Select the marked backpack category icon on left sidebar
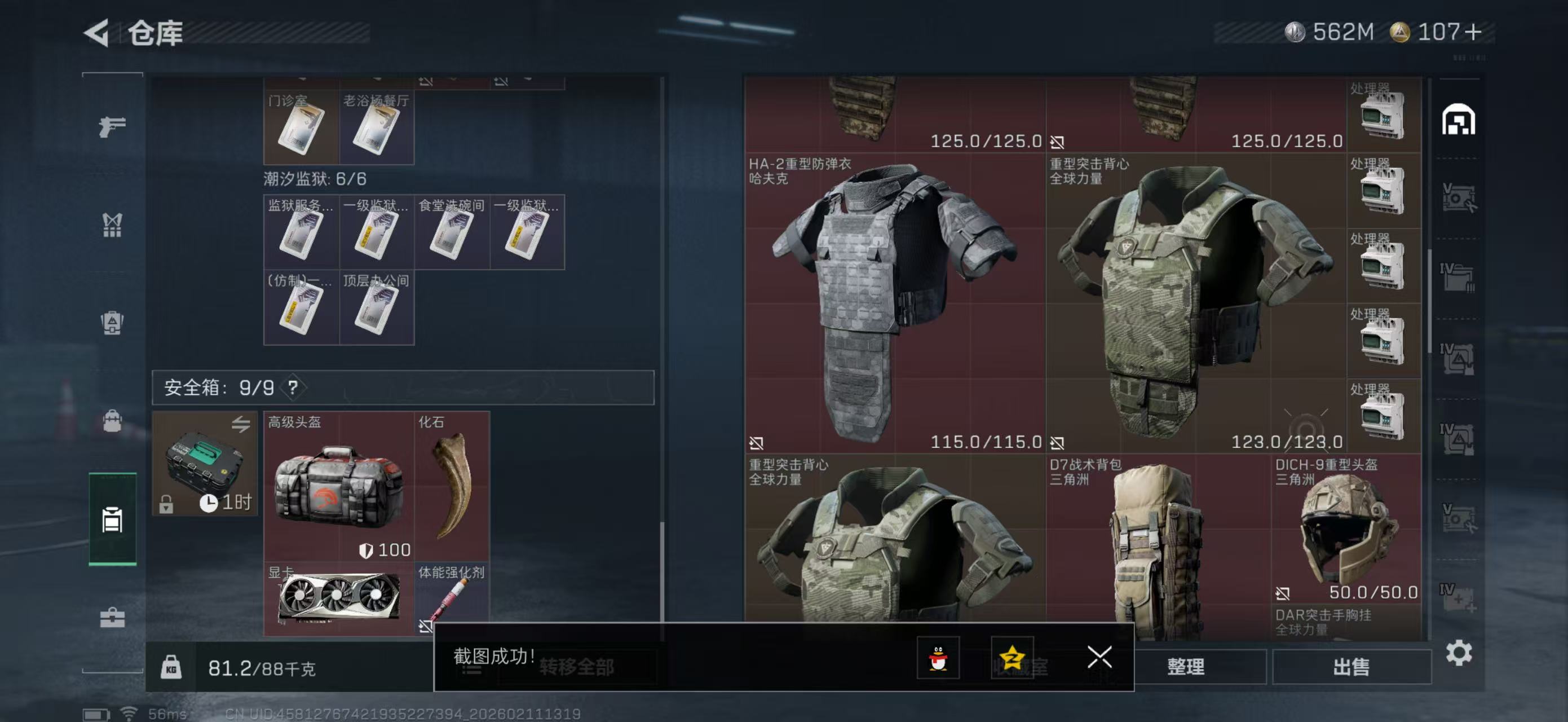 [x=112, y=323]
